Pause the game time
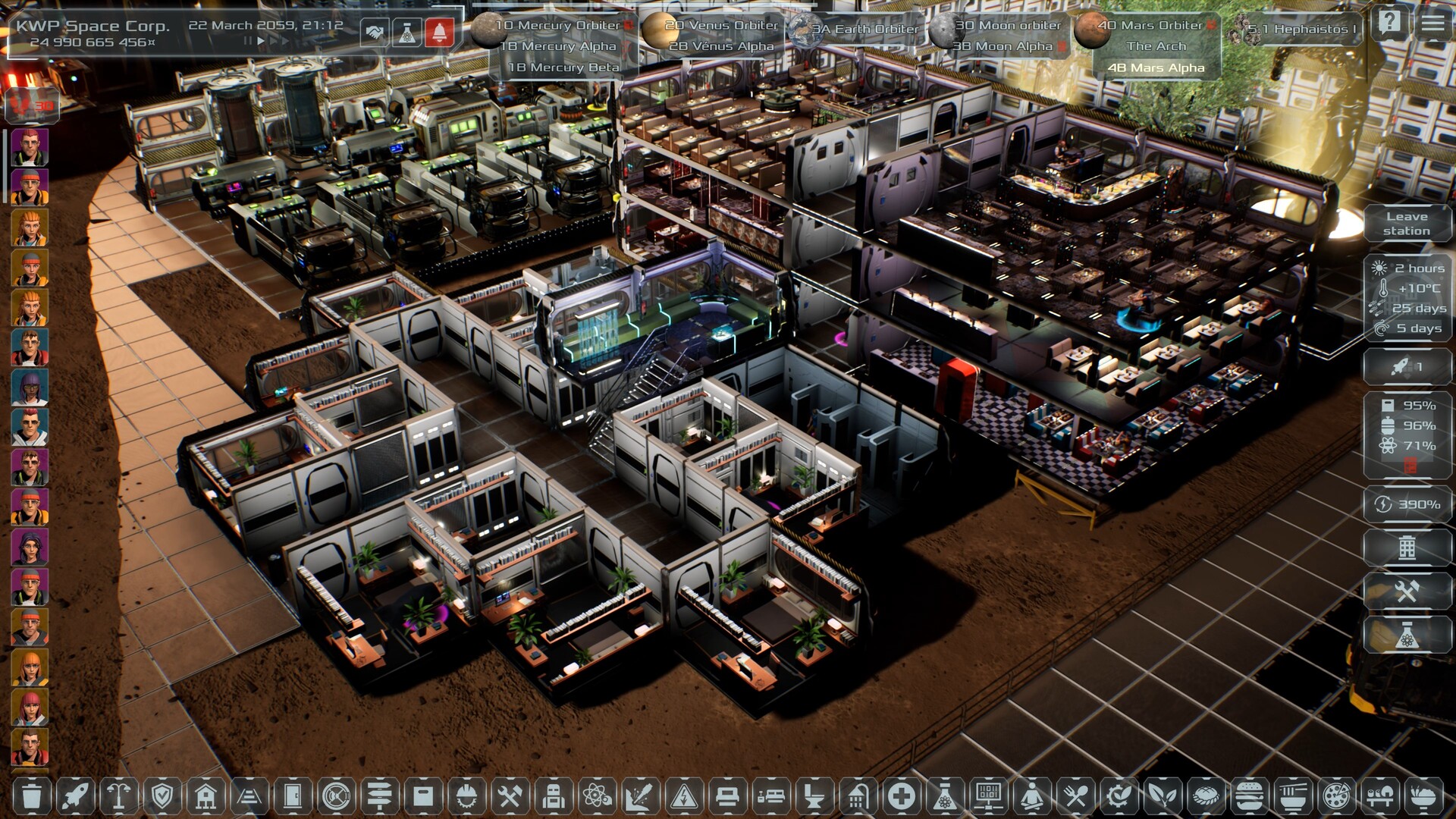This screenshot has width=1456, height=819. point(247,42)
